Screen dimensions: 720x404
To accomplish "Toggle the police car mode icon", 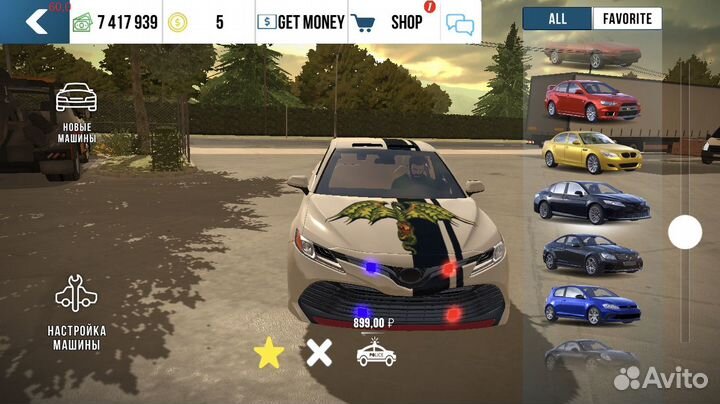I will 376,353.
